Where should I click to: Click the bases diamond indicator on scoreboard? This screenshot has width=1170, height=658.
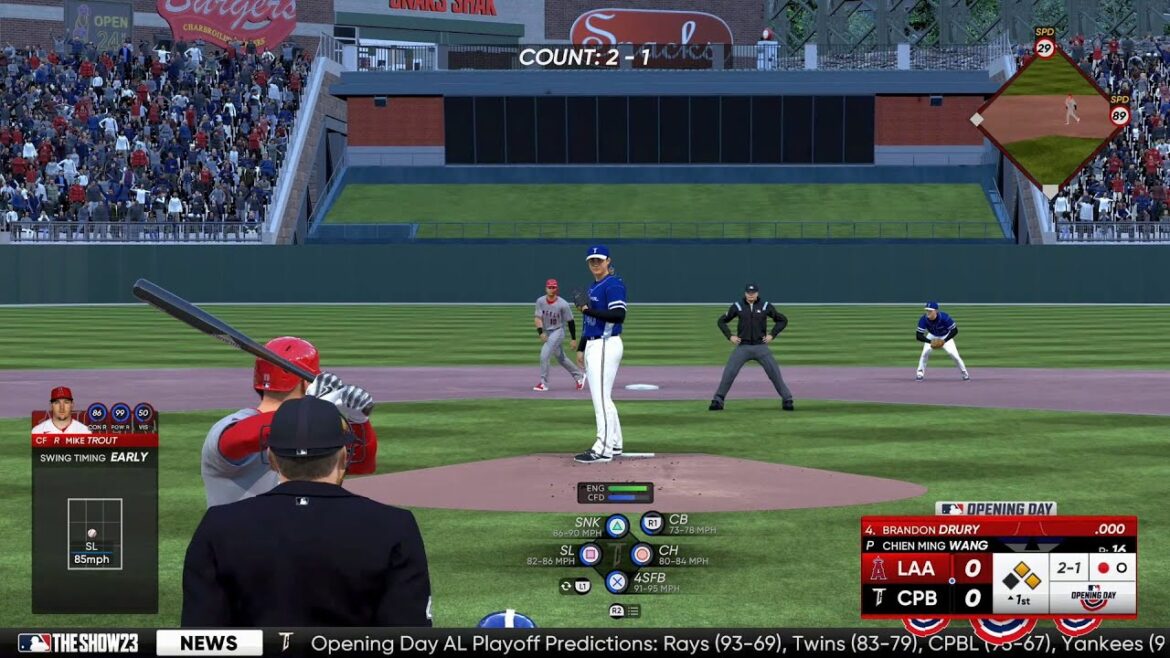coord(1021,575)
